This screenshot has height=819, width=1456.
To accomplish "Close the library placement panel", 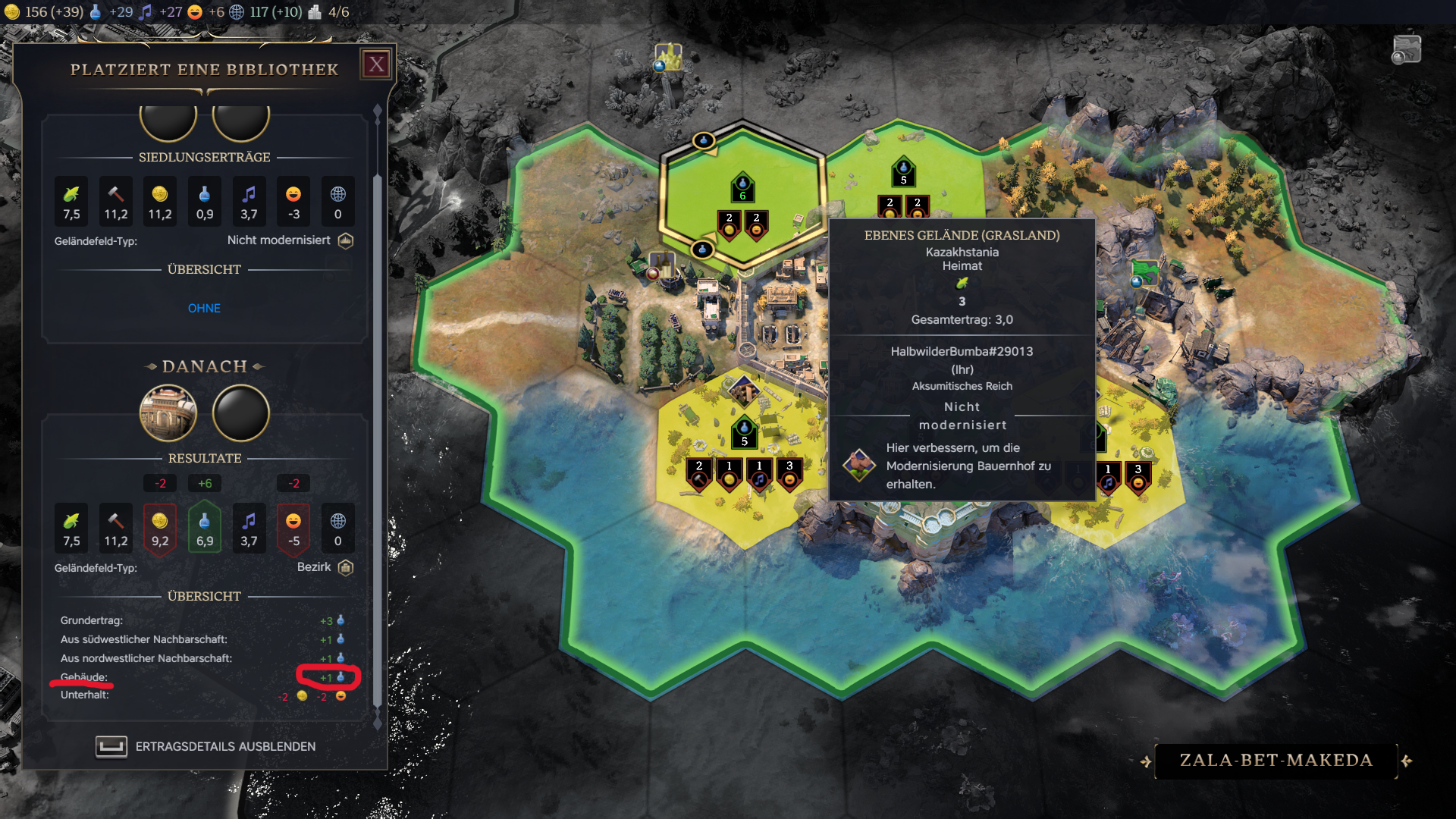I will coord(377,64).
